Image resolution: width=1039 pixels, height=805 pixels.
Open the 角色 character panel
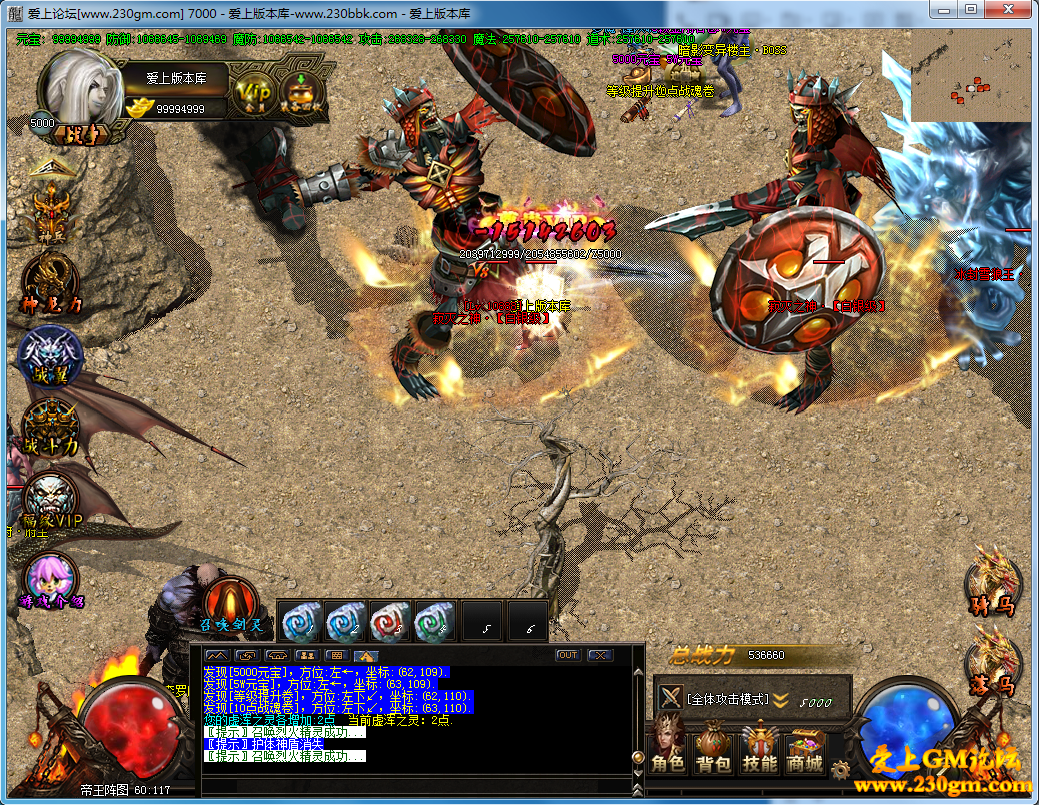(x=667, y=751)
